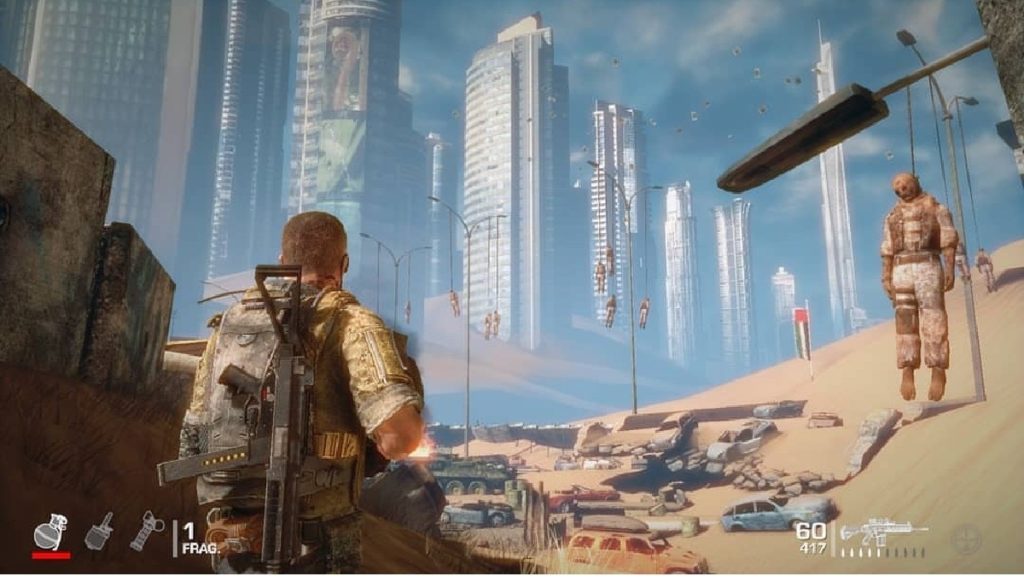This screenshot has width=1024, height=582.
Task: Switch to the stun grenade icon
Action: [x=146, y=531]
